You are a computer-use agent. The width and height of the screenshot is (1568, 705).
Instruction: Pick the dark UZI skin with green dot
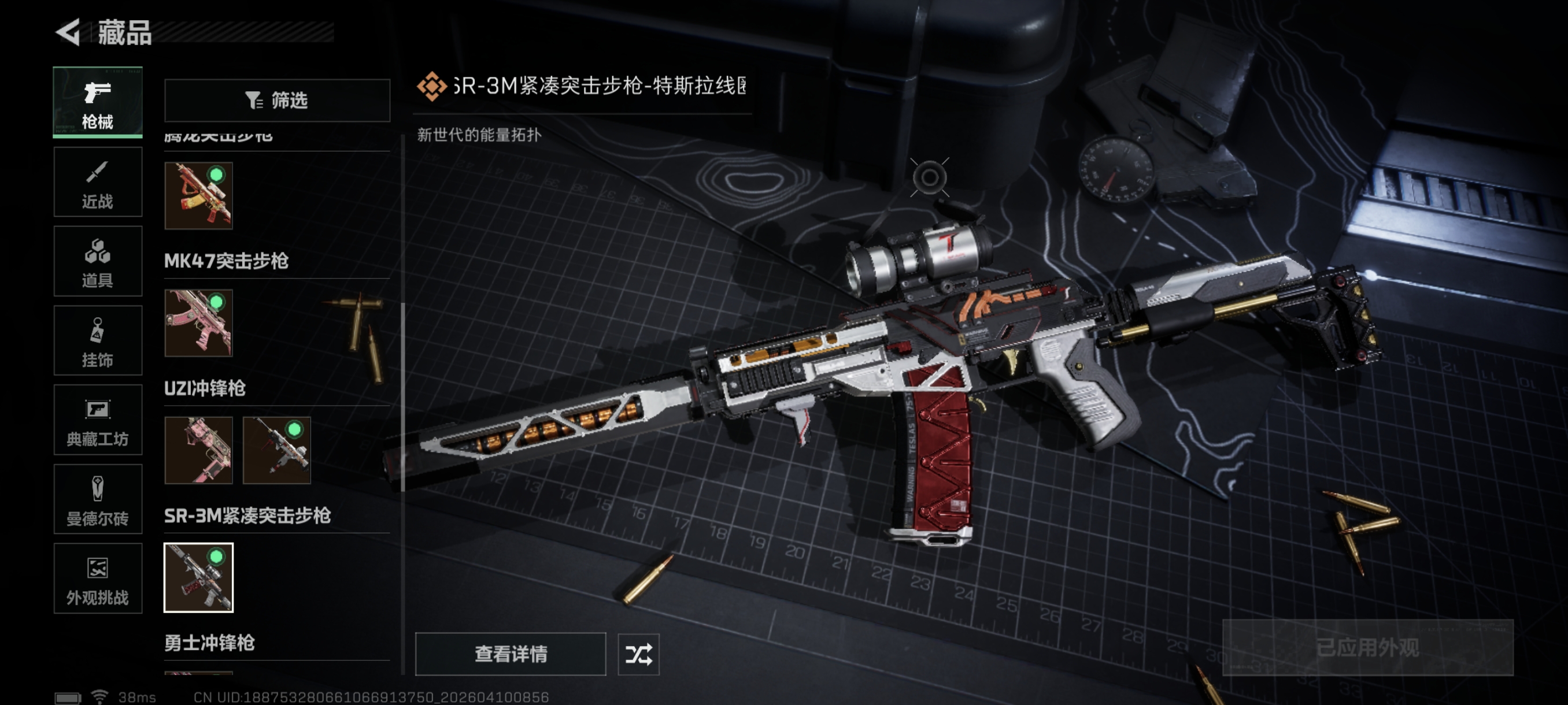pos(277,450)
